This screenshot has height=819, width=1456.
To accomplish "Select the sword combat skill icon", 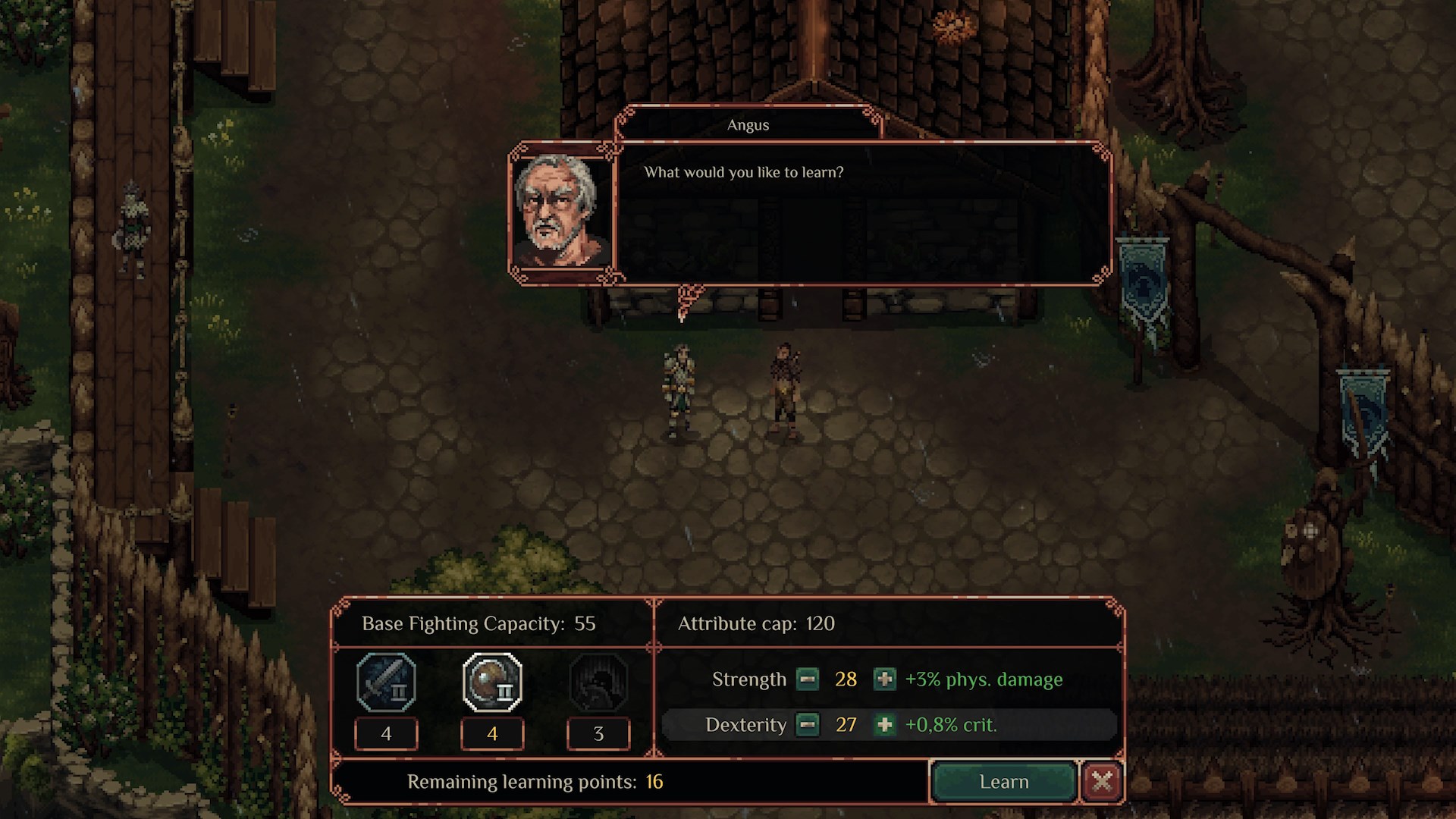I will (x=386, y=682).
